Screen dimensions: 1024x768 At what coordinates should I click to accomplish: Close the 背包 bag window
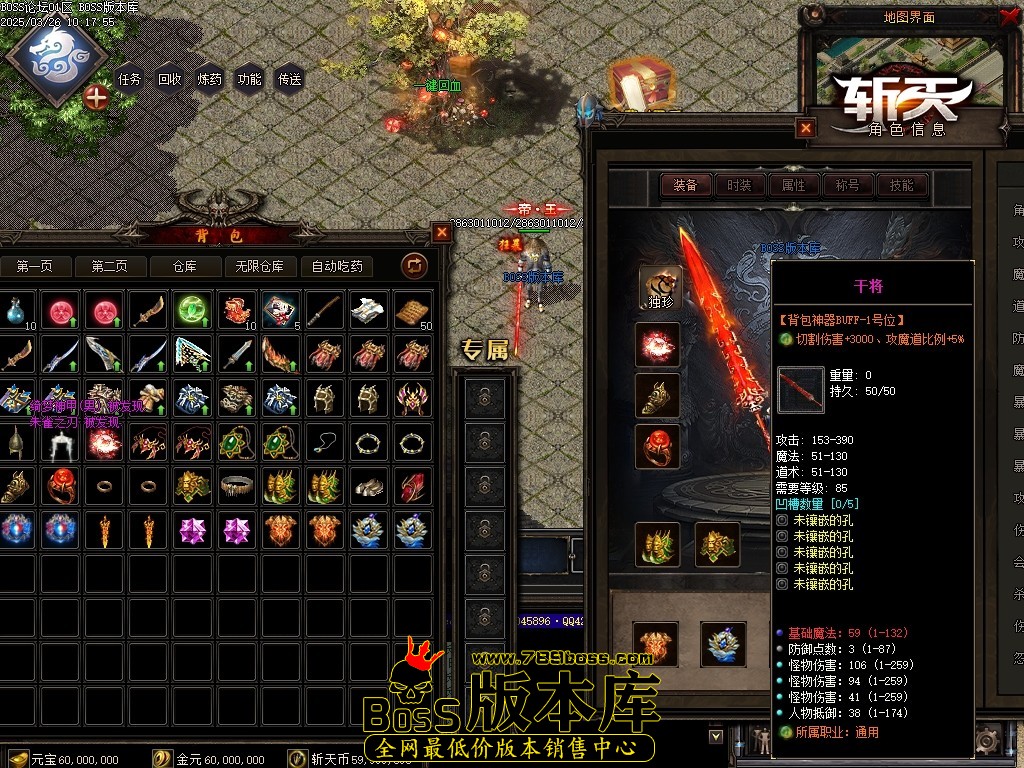tap(441, 232)
